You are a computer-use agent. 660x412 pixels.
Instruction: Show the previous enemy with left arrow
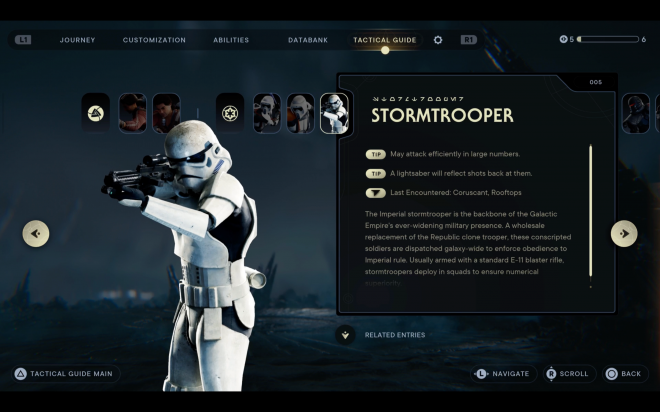36,233
